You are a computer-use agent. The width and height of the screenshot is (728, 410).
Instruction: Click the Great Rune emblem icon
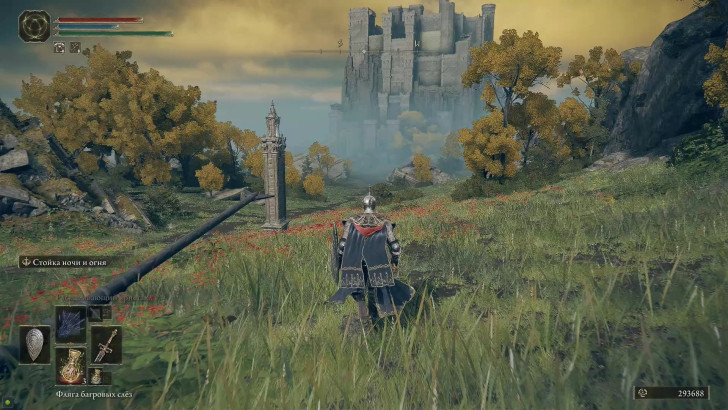[34, 26]
